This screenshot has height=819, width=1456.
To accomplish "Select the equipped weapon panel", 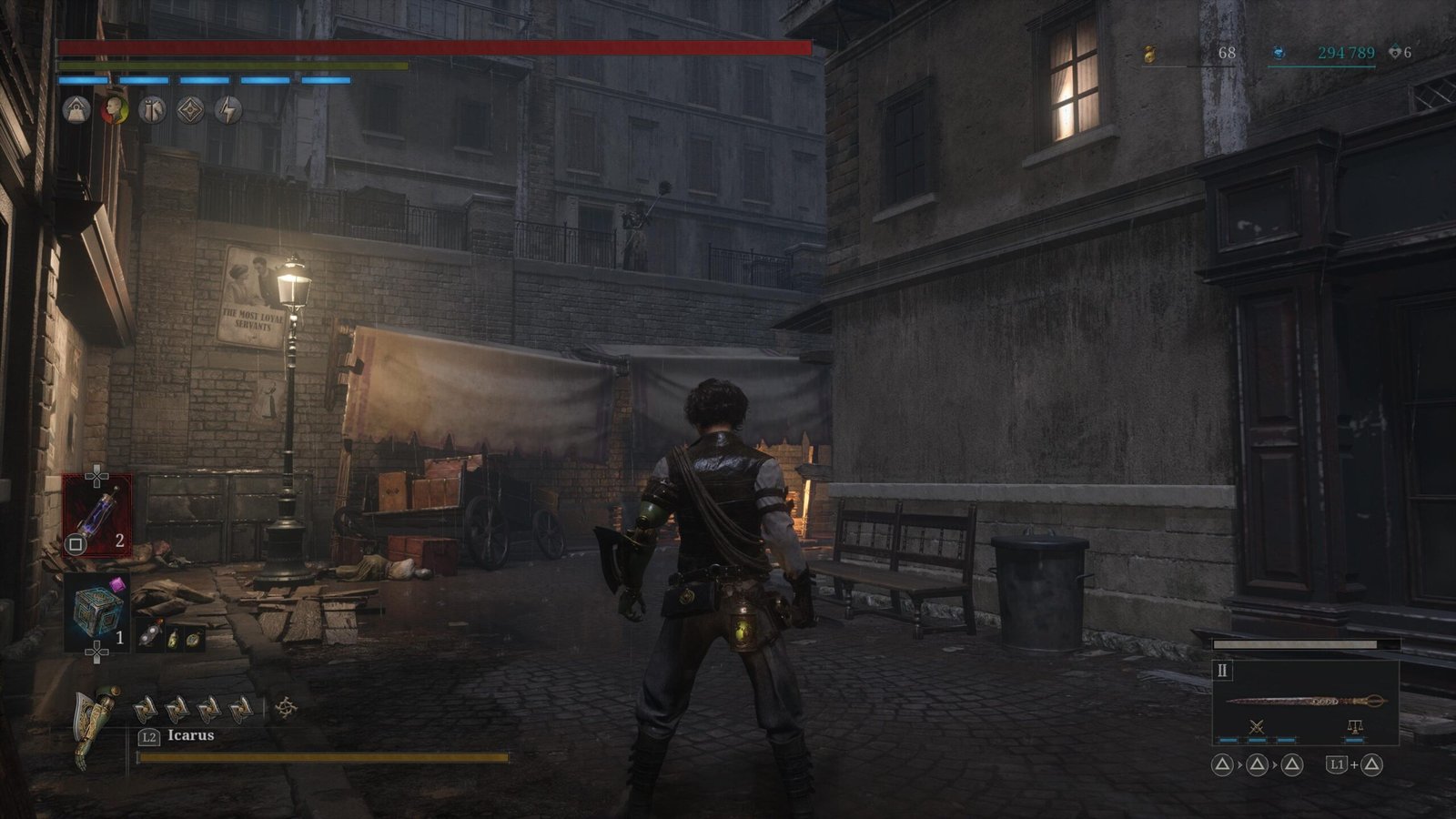I will [x=1305, y=702].
